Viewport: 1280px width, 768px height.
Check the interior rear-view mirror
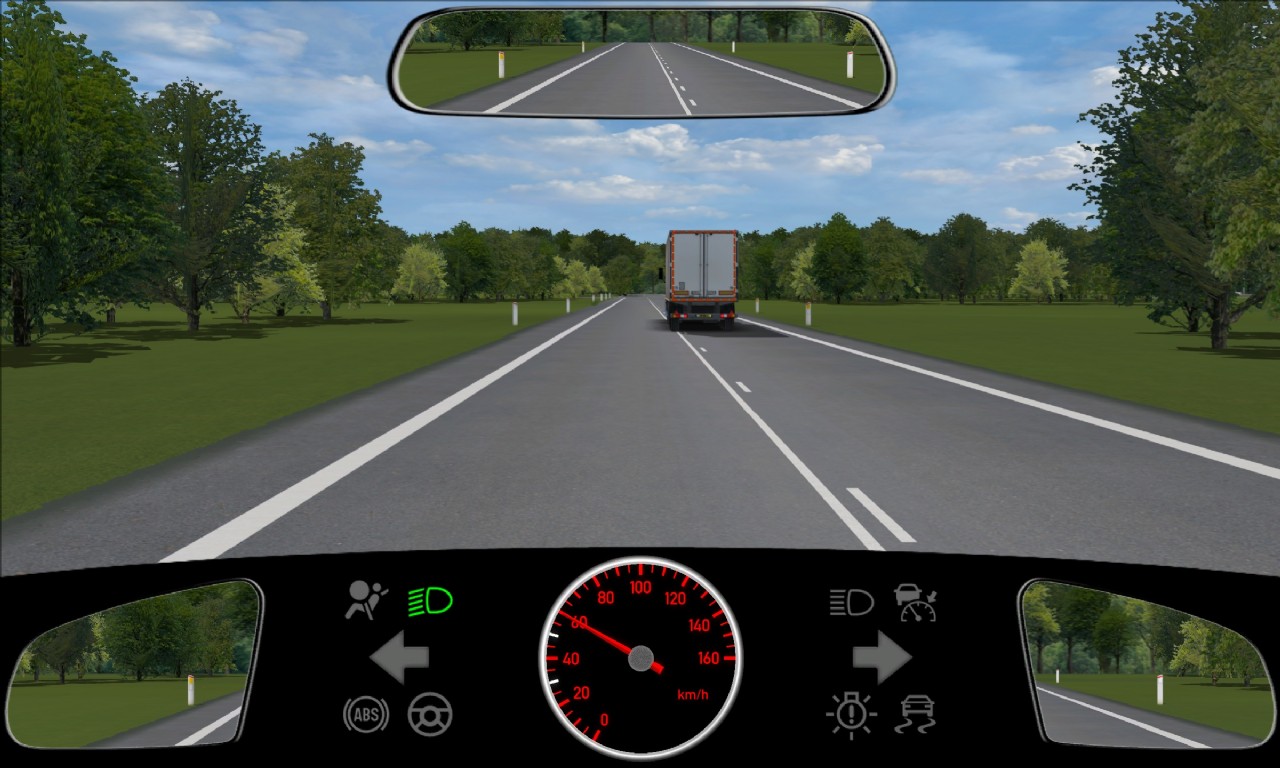pyautogui.click(x=641, y=62)
